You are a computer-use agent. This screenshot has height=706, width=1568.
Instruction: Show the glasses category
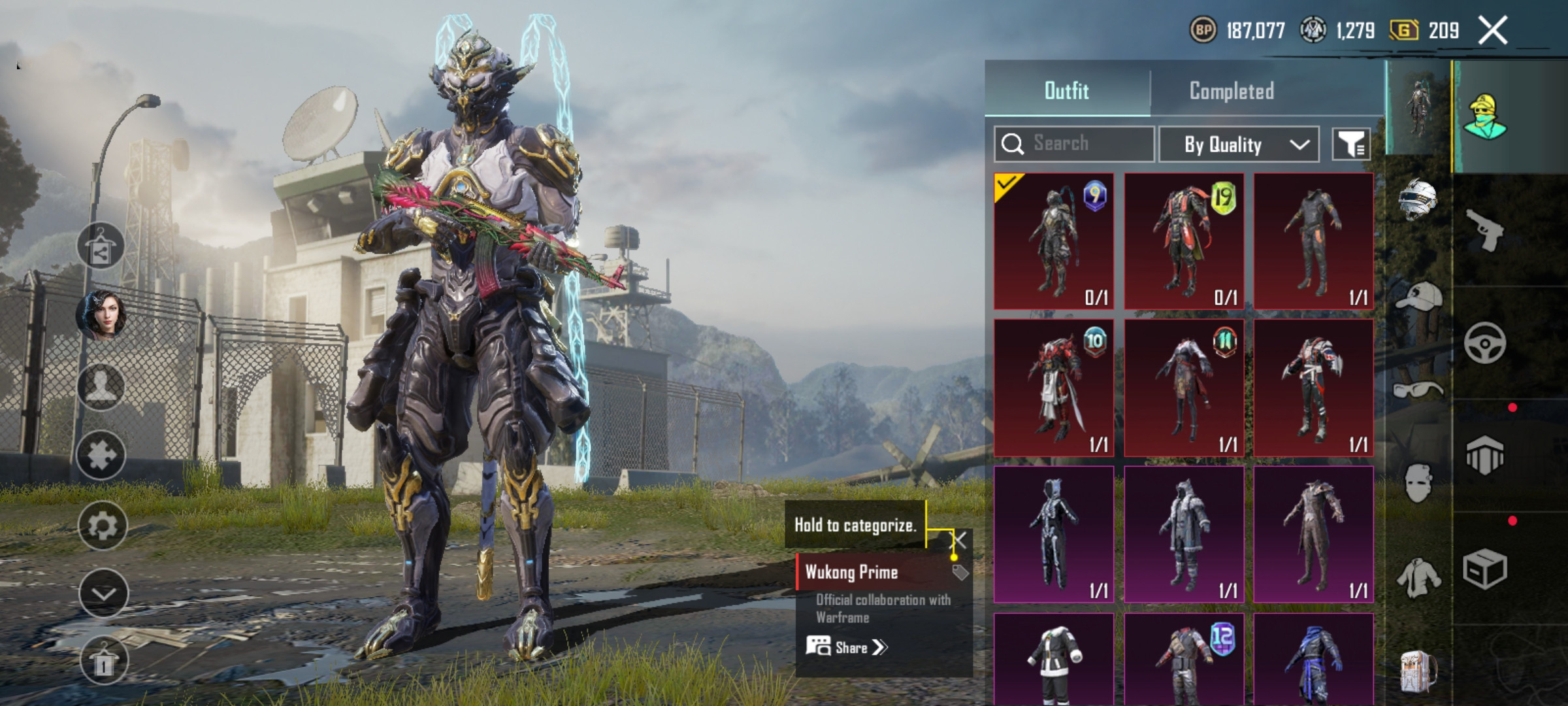tap(1417, 391)
